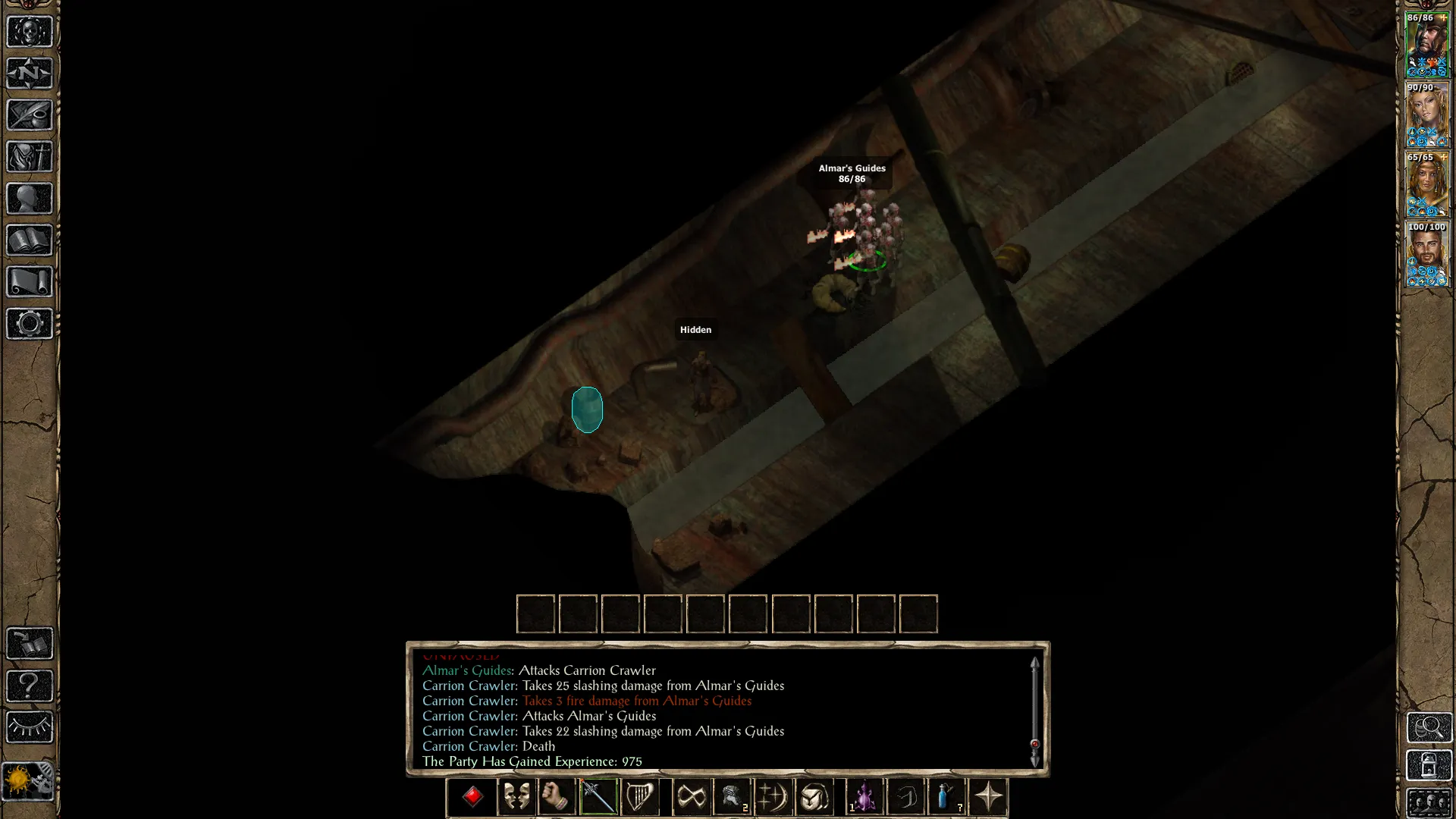Select the party portrait showing 65/65
This screenshot has height=819, width=1456.
pyautogui.click(x=1426, y=184)
